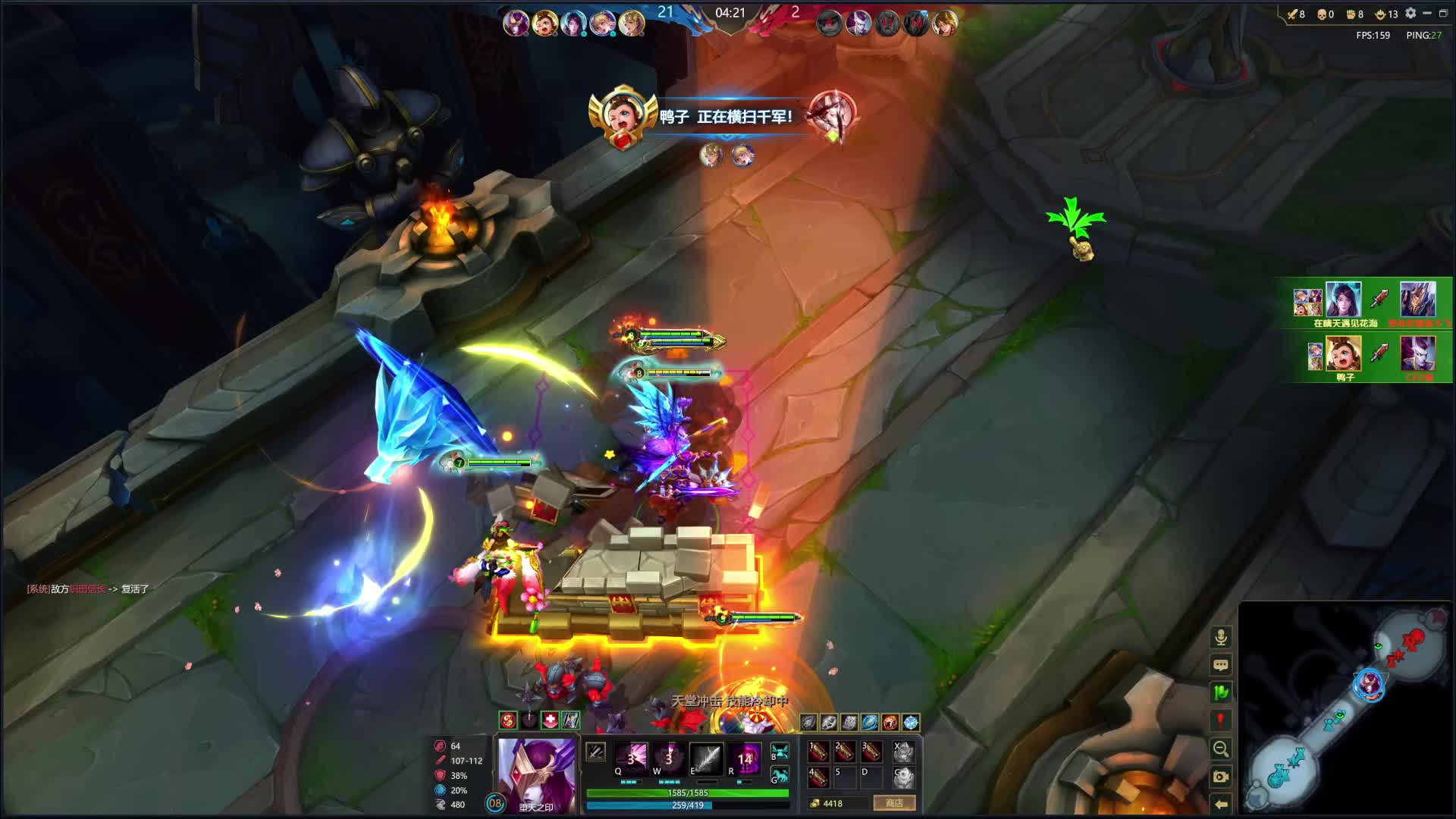Select the red cross heal spell icon
This screenshot has height=819, width=1456.
point(550,720)
